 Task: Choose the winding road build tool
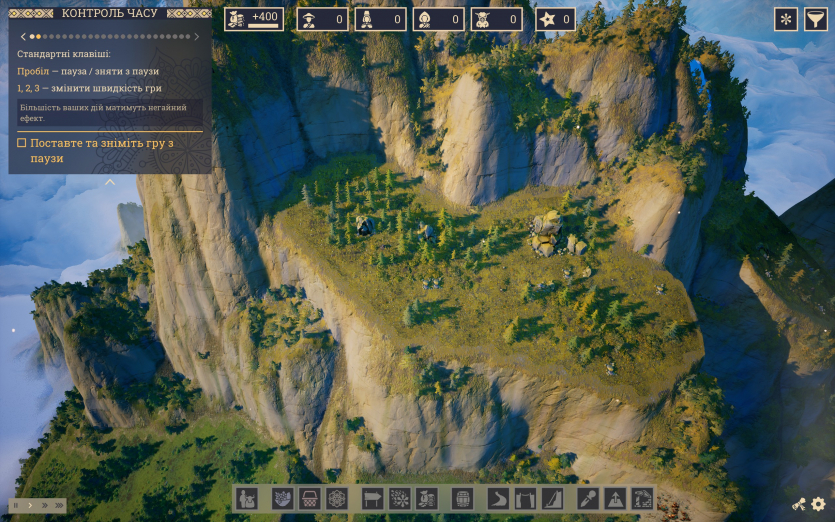point(498,498)
